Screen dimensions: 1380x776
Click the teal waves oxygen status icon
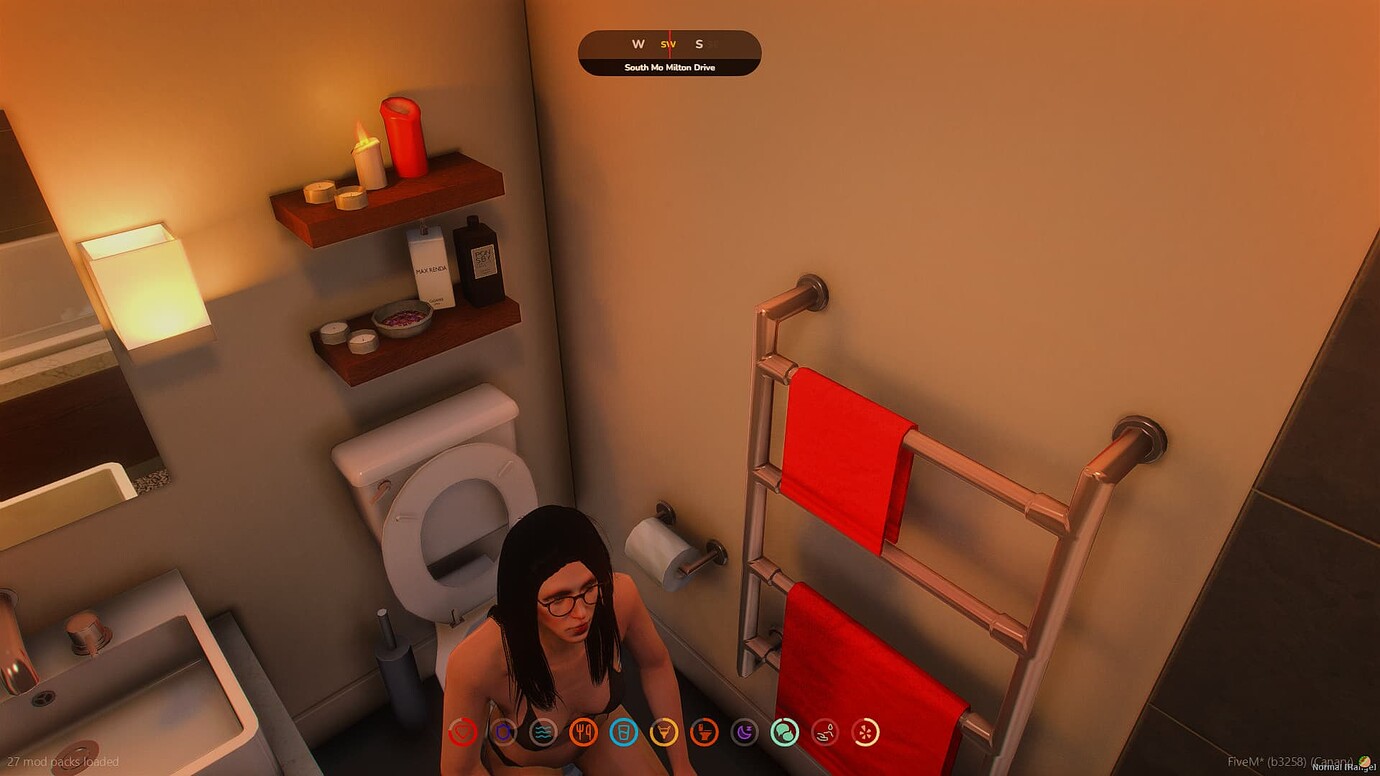[544, 732]
